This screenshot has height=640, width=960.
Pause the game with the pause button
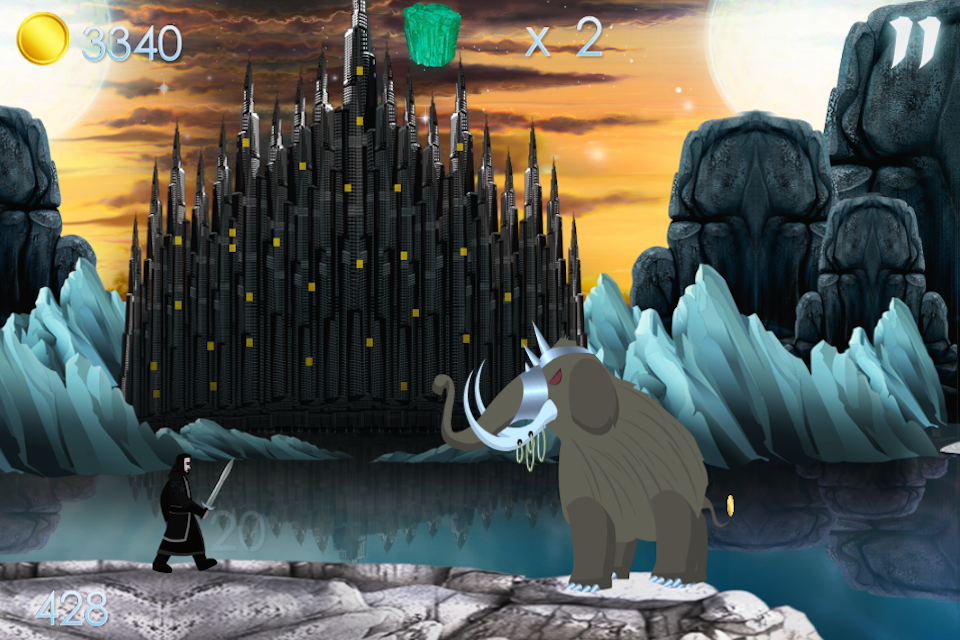click(915, 40)
